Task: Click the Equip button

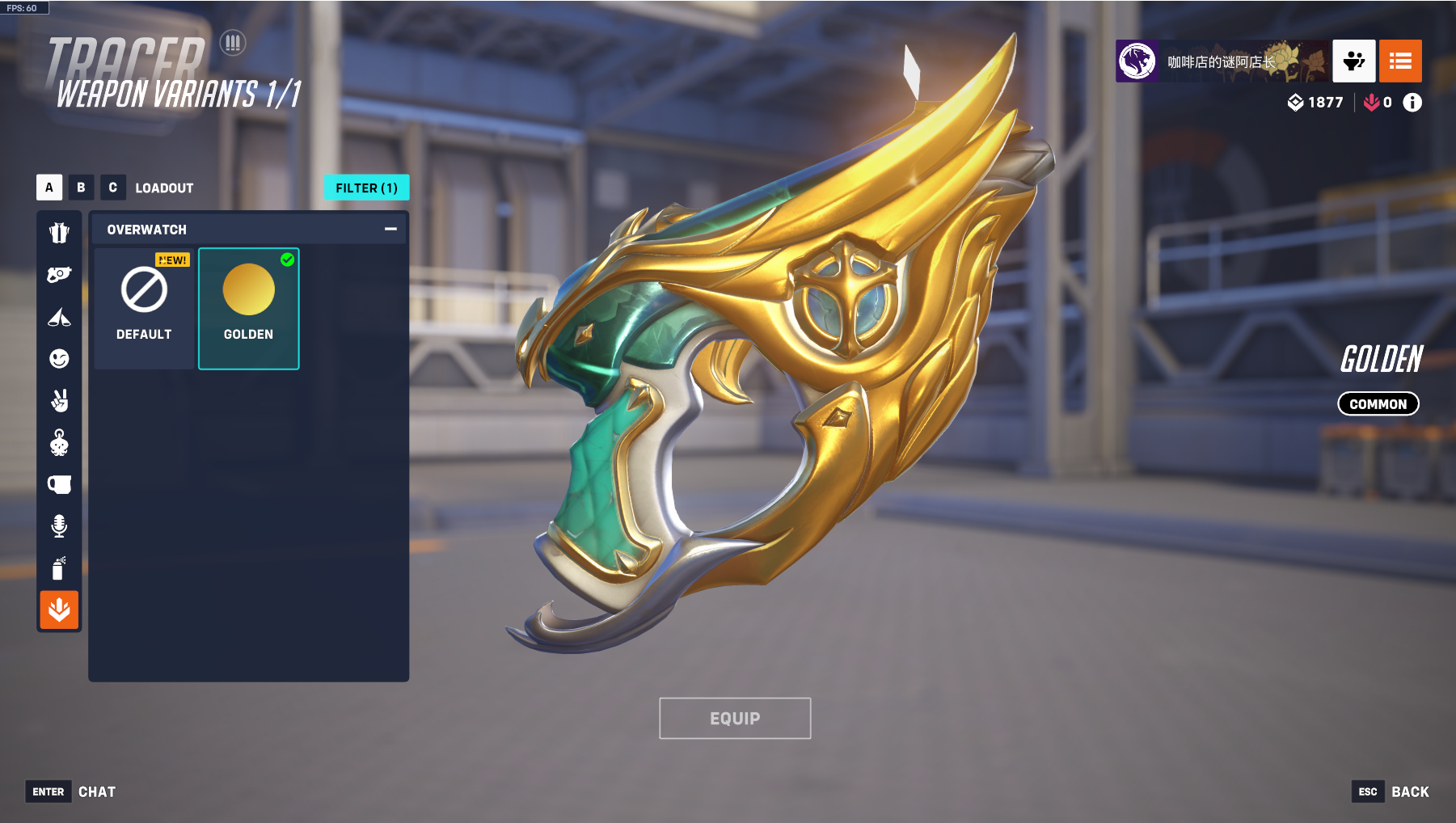Action: point(735,718)
